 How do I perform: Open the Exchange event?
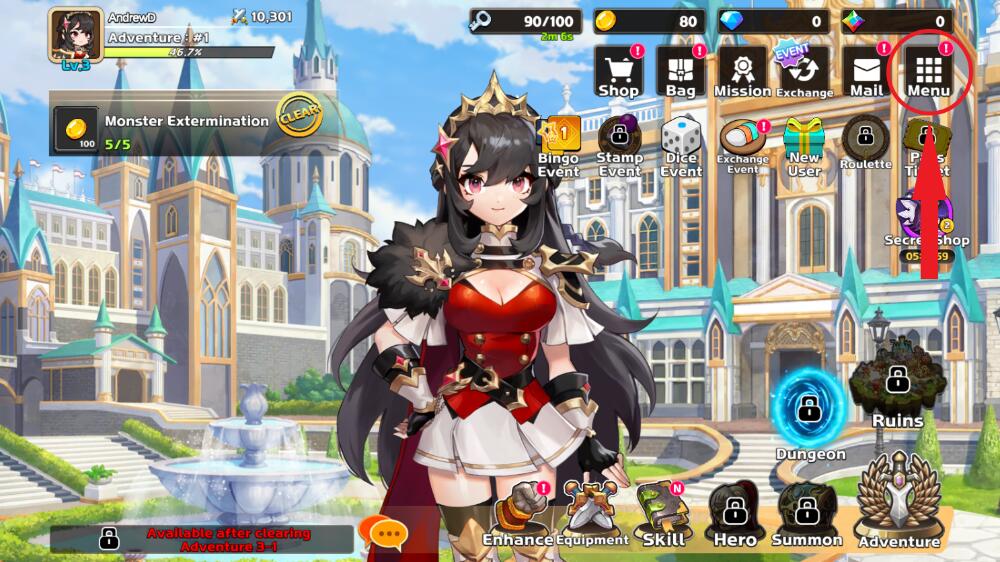pyautogui.click(x=804, y=72)
